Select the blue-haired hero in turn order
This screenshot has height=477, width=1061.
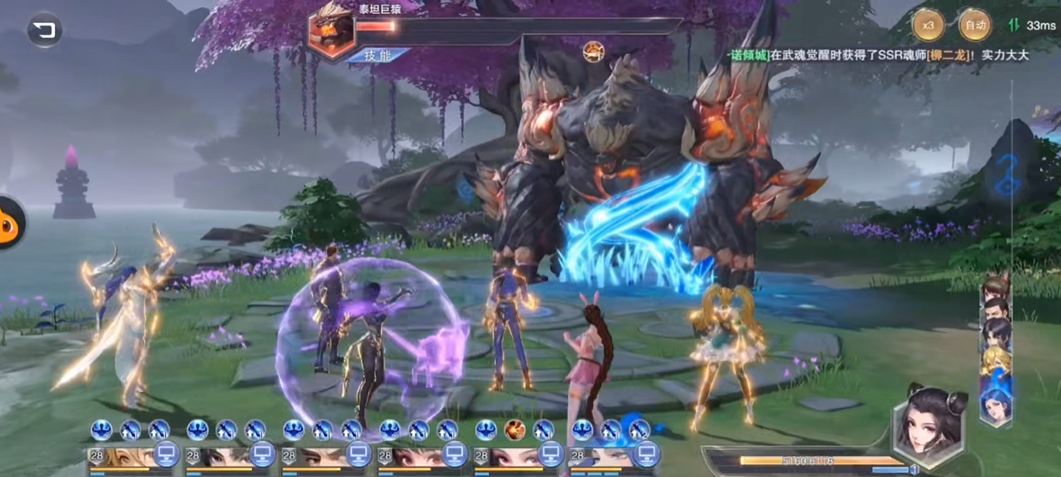[996, 406]
